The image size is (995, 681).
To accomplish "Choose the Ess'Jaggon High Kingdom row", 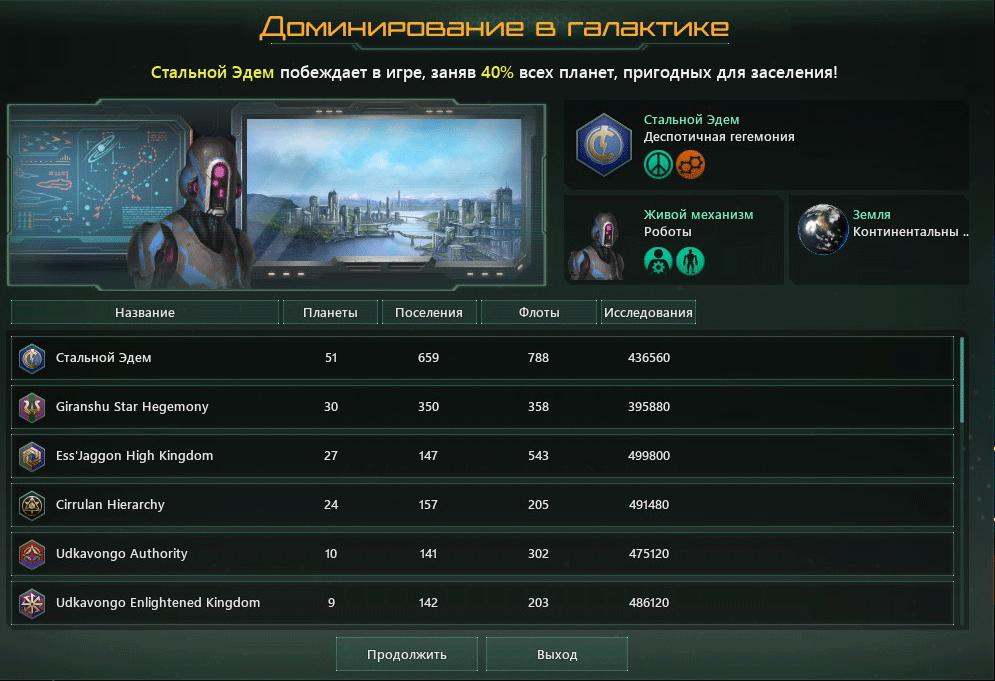I will (482, 456).
